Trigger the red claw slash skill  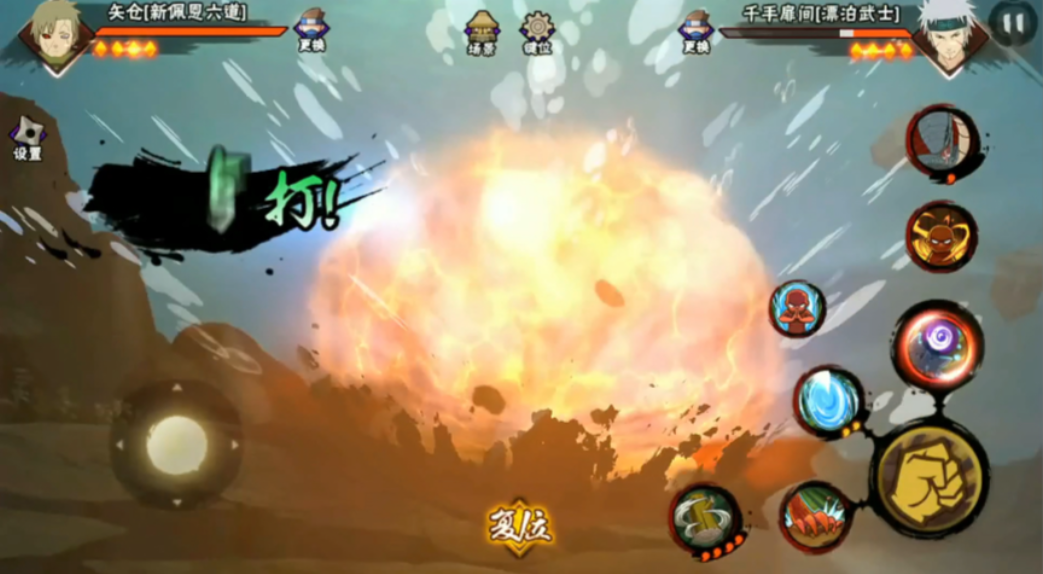[x=815, y=516]
